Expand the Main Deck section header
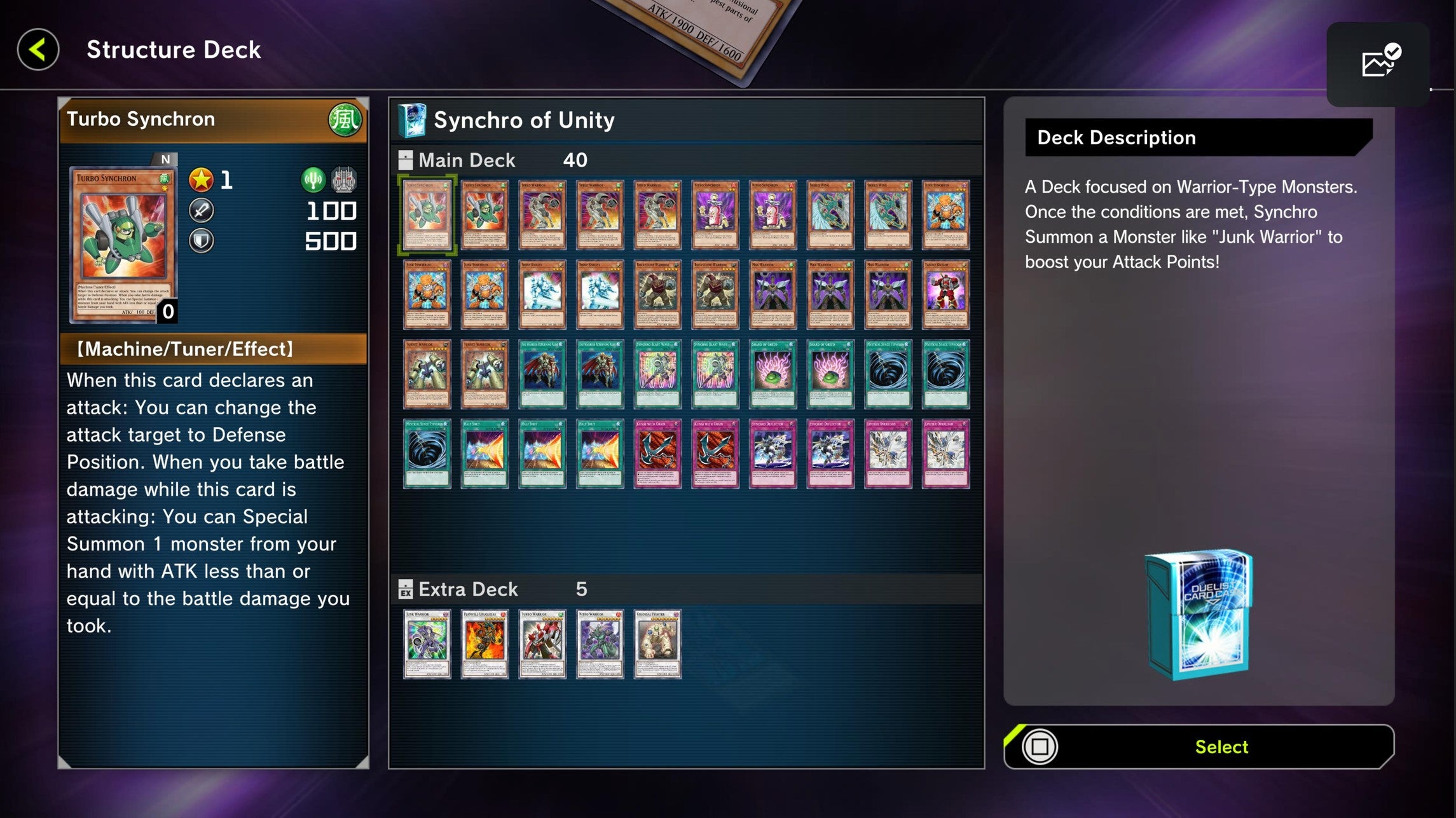 [x=467, y=160]
